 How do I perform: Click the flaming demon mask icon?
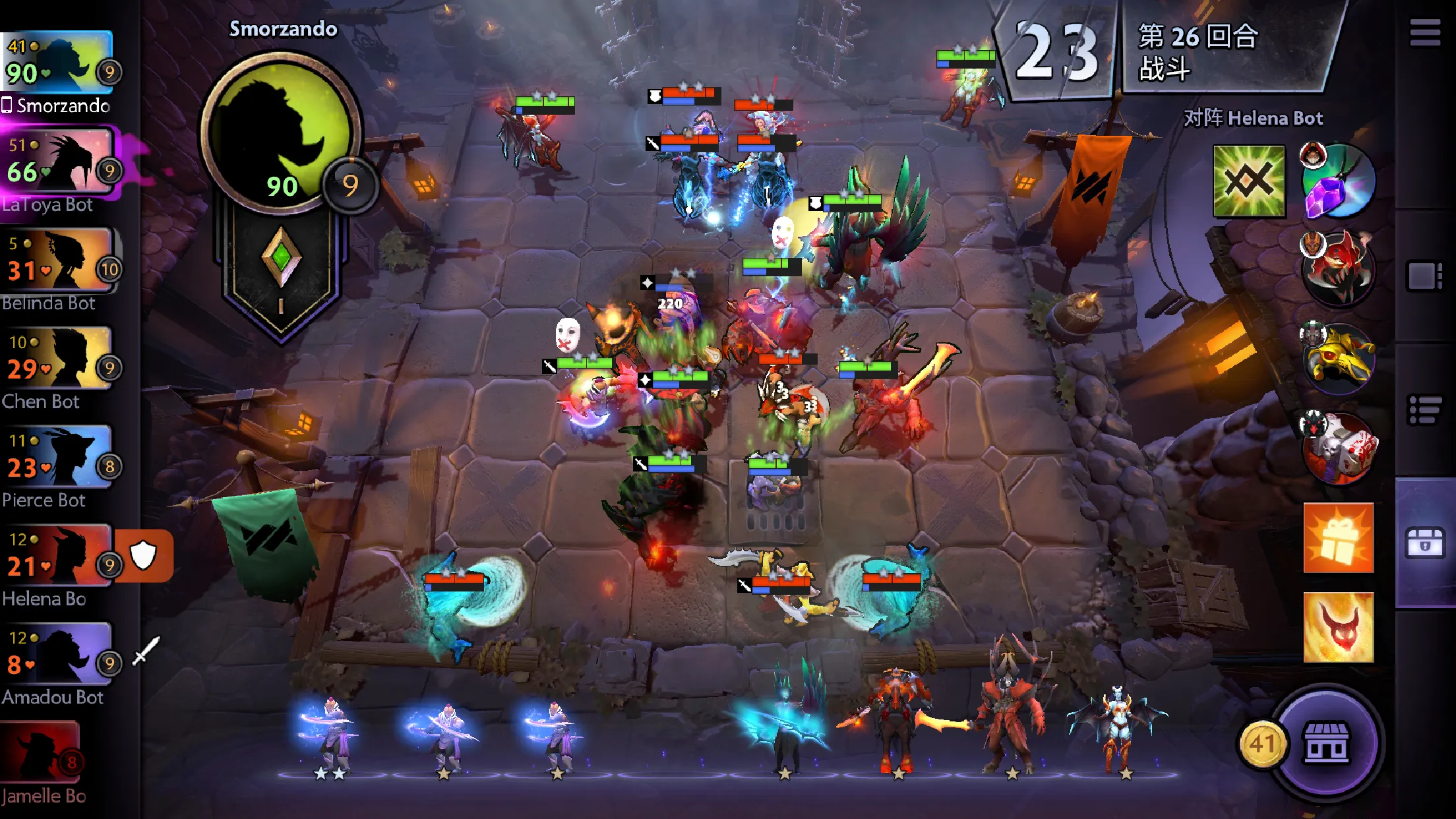click(x=1338, y=627)
